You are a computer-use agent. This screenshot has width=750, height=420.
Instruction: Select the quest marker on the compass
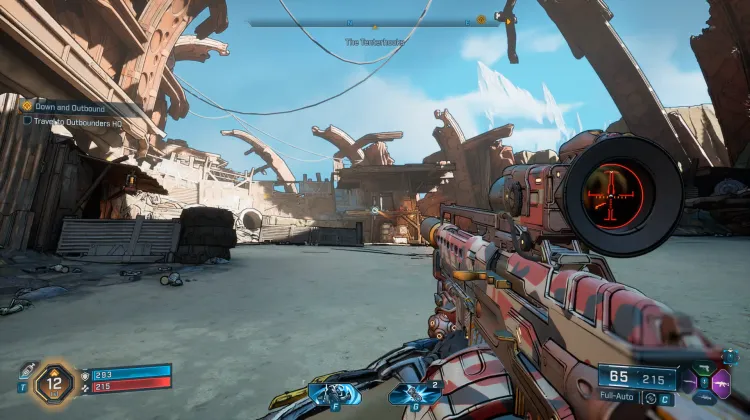click(x=481, y=19)
